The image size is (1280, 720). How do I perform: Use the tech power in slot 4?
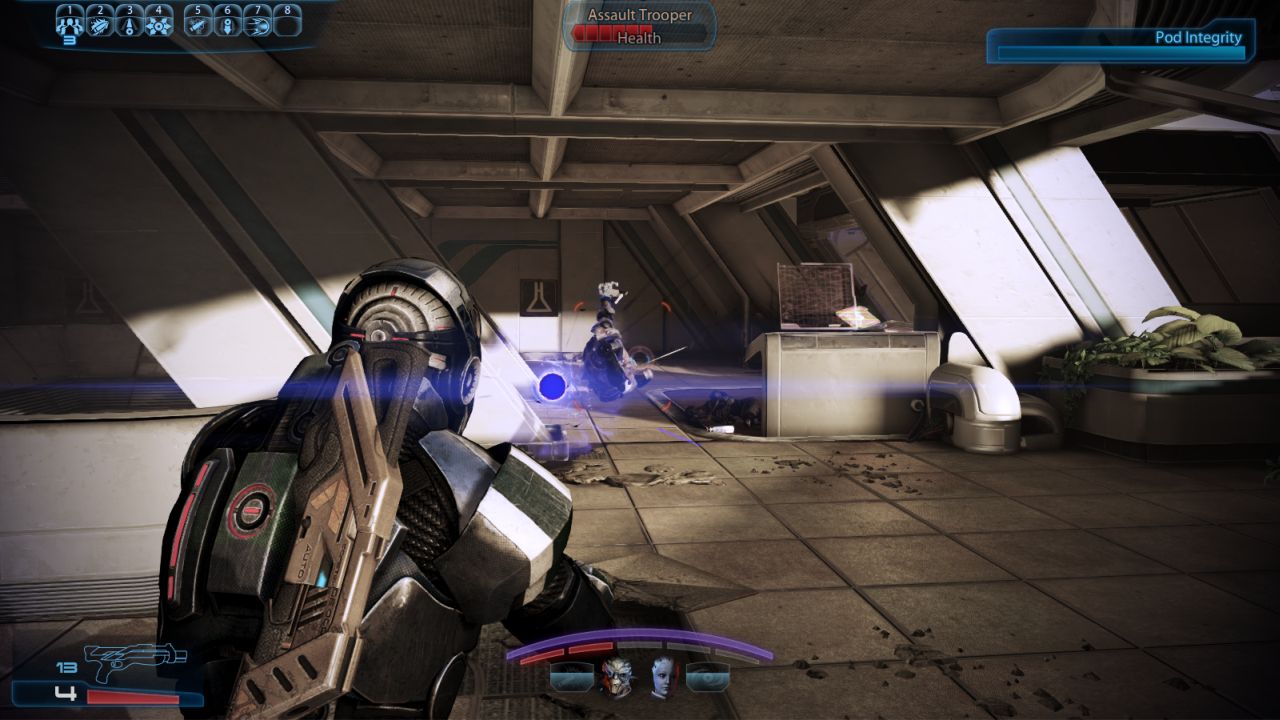[x=158, y=23]
